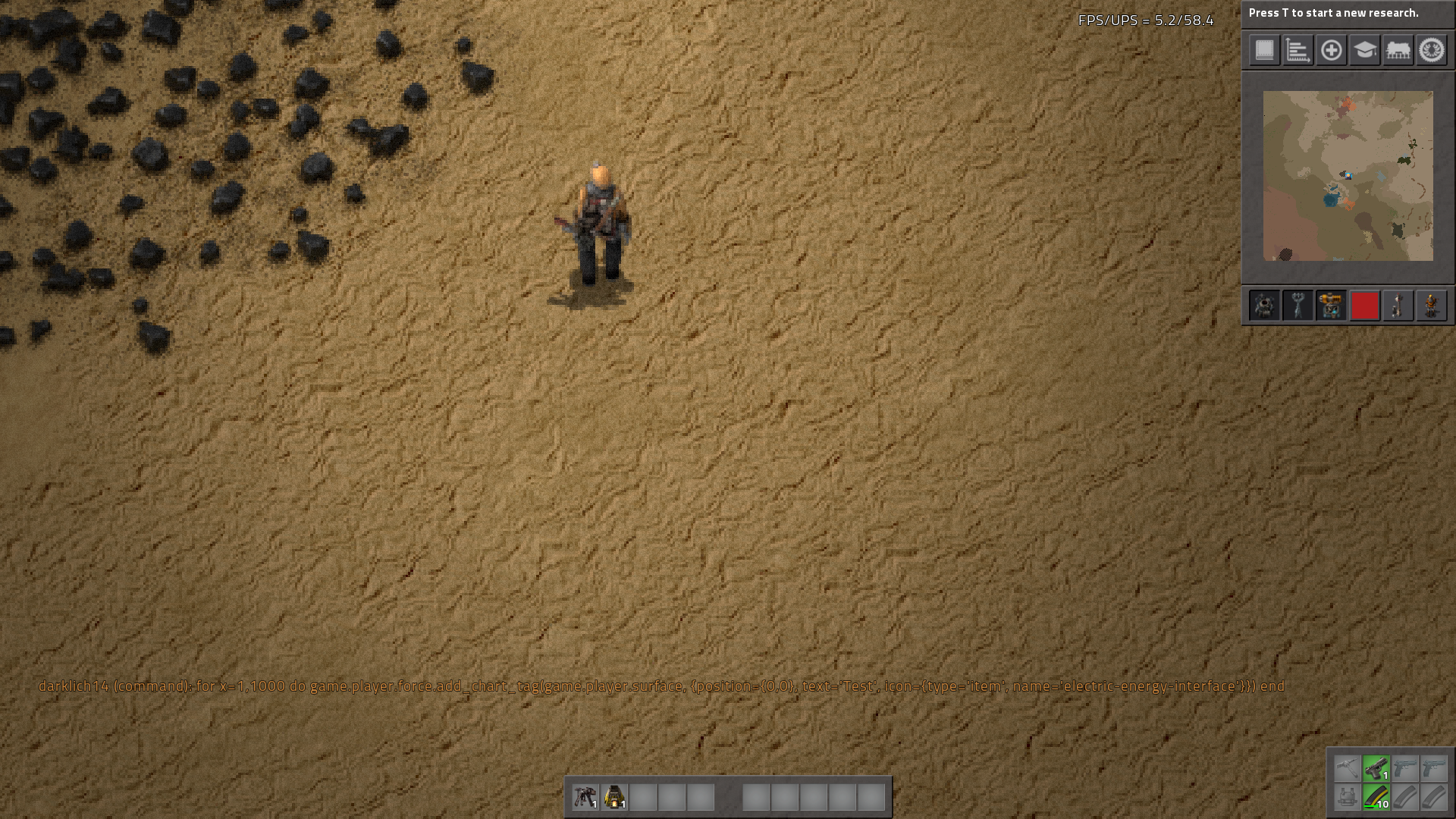Open the trains overview locomotive button
The height and width of the screenshot is (819, 1456).
pos(1398,51)
